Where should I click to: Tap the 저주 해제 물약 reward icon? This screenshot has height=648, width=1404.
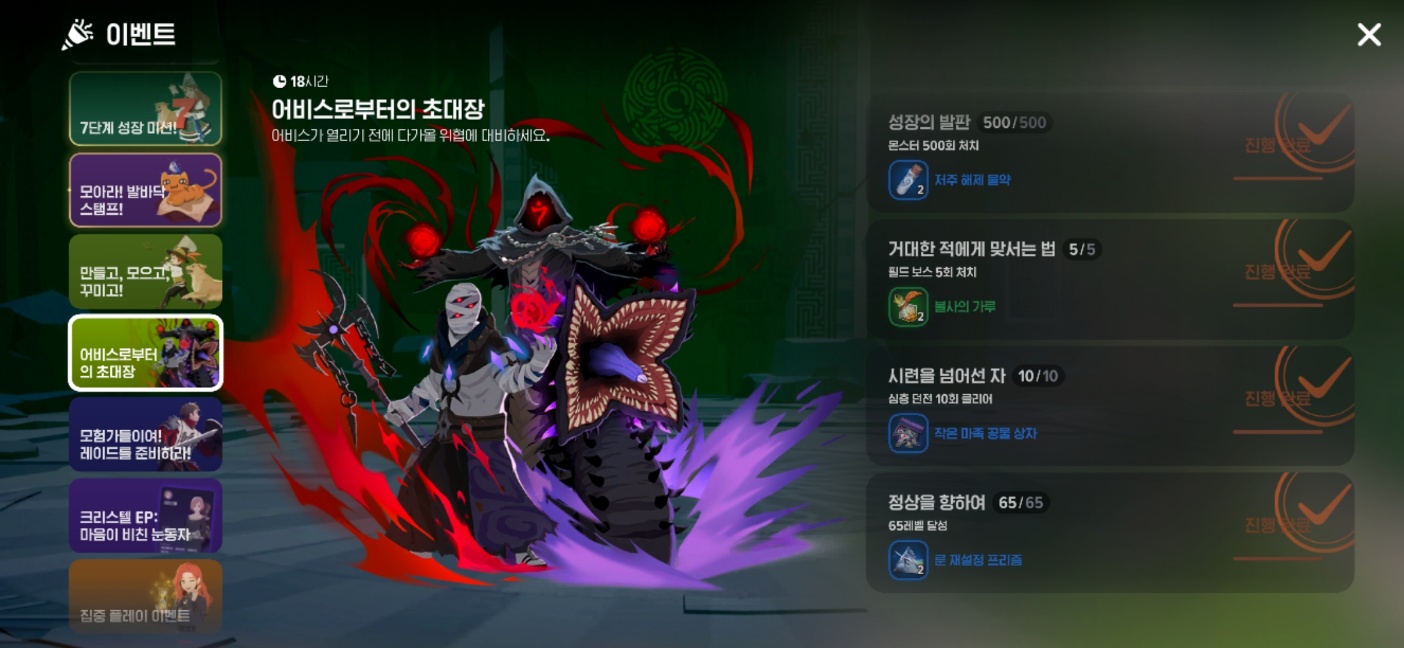(x=908, y=181)
